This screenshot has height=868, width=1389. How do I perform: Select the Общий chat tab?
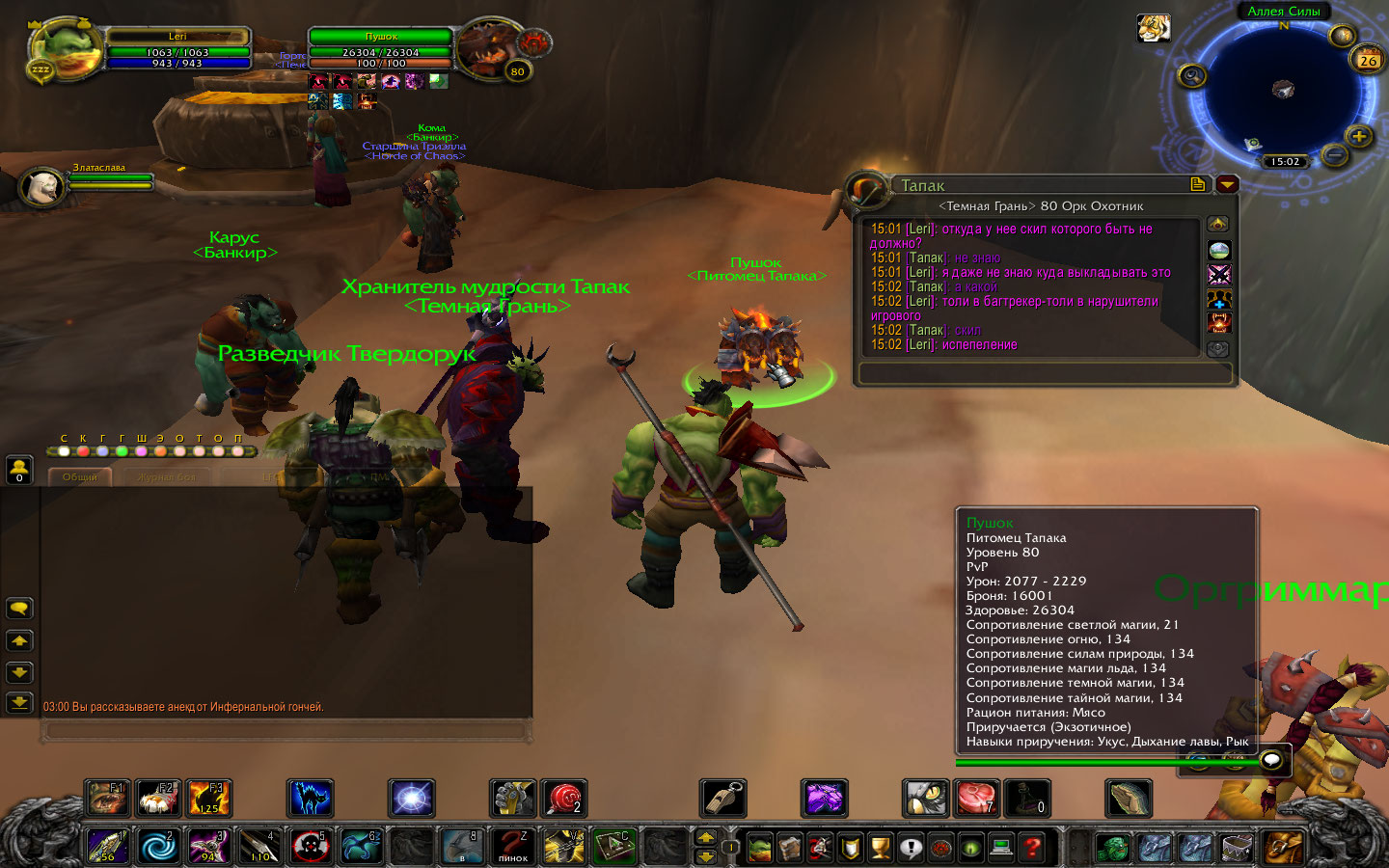pos(79,476)
